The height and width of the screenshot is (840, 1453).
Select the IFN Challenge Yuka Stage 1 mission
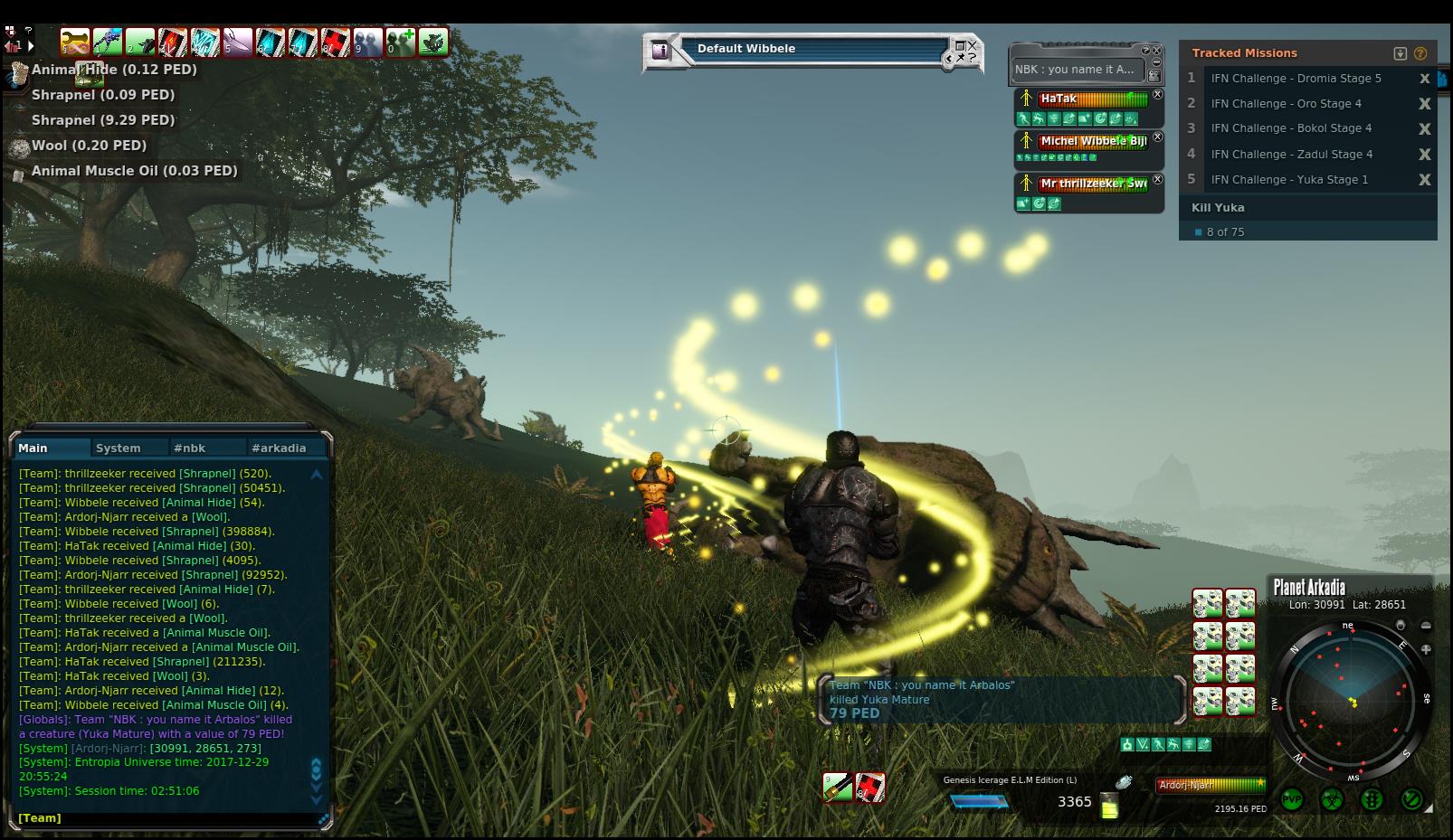(x=1289, y=180)
